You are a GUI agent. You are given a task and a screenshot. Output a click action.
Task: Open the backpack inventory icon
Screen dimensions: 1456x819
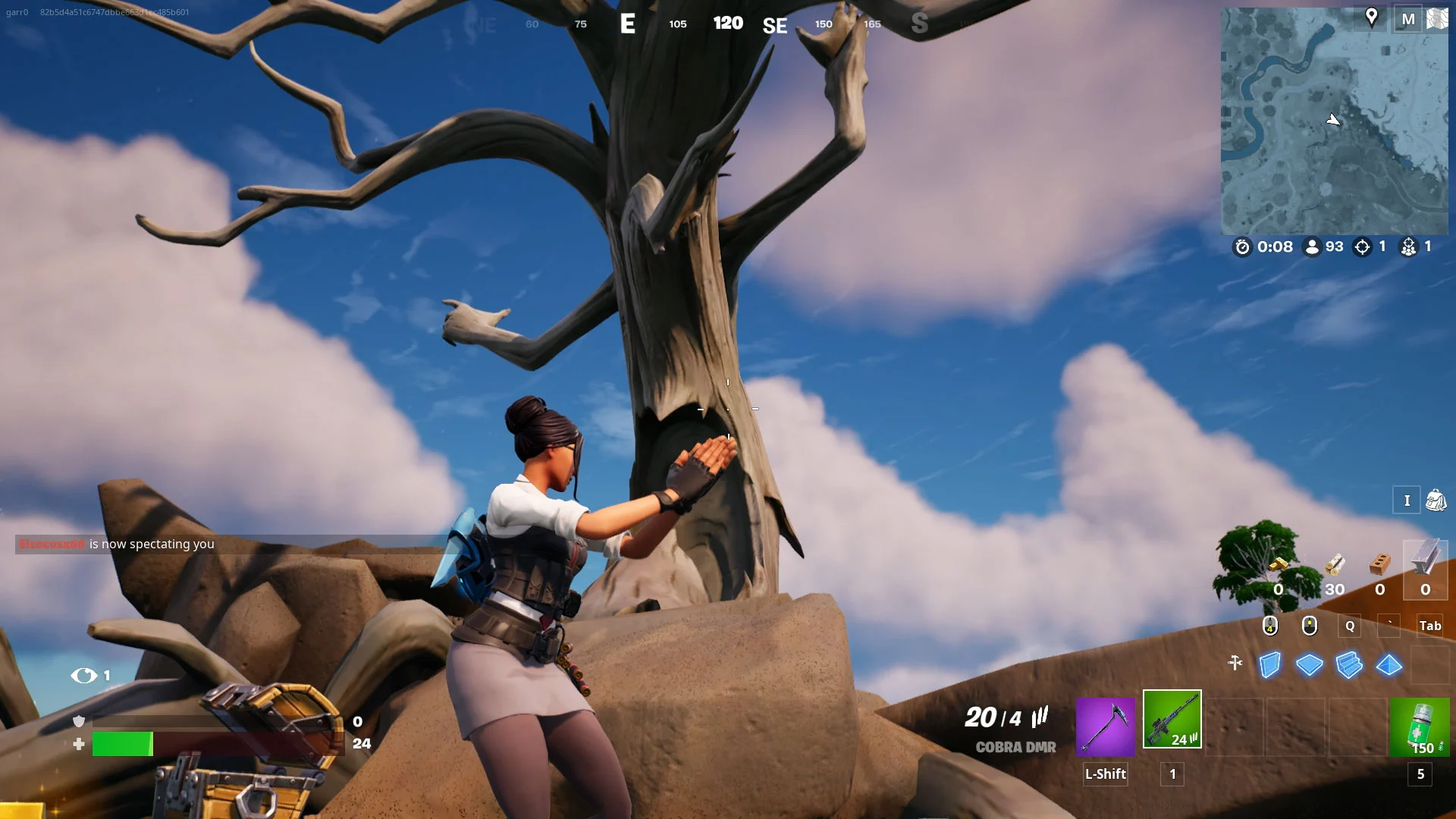click(1436, 500)
